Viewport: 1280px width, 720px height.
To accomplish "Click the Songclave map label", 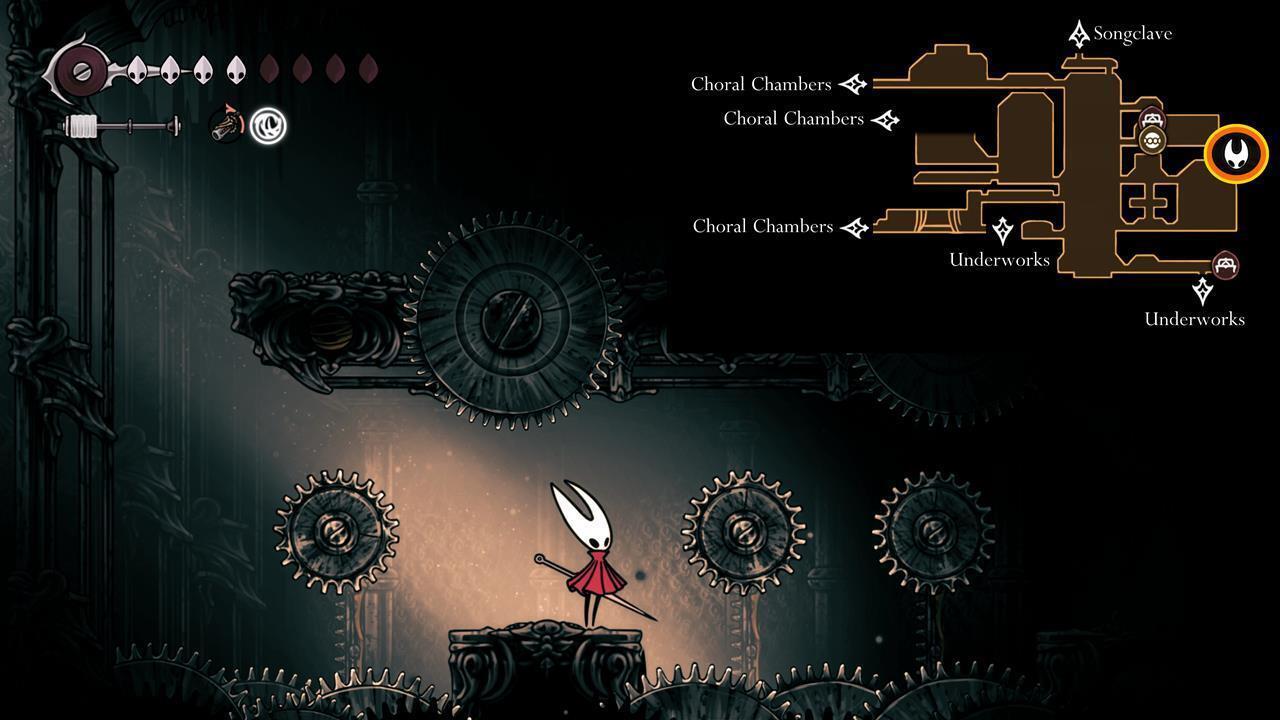I will pyautogui.click(x=1131, y=33).
